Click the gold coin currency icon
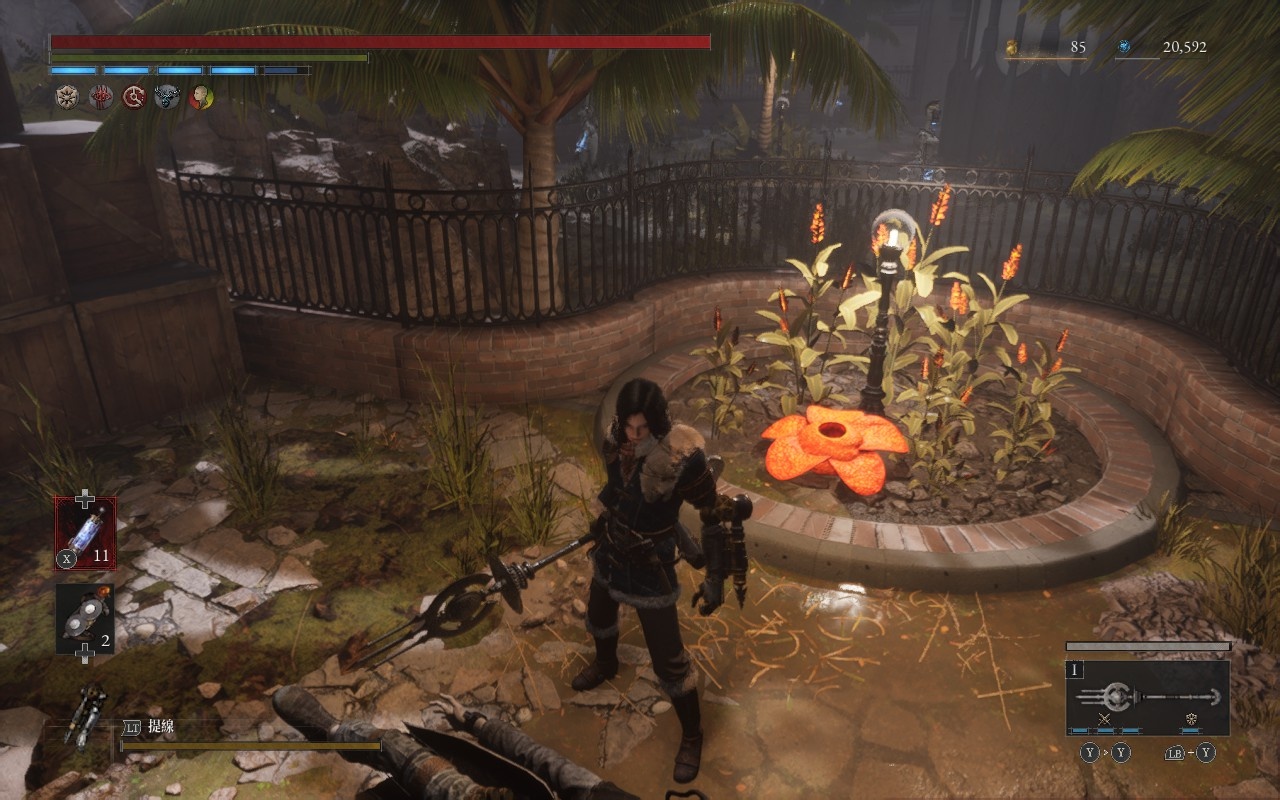This screenshot has width=1280, height=800. (x=1011, y=47)
